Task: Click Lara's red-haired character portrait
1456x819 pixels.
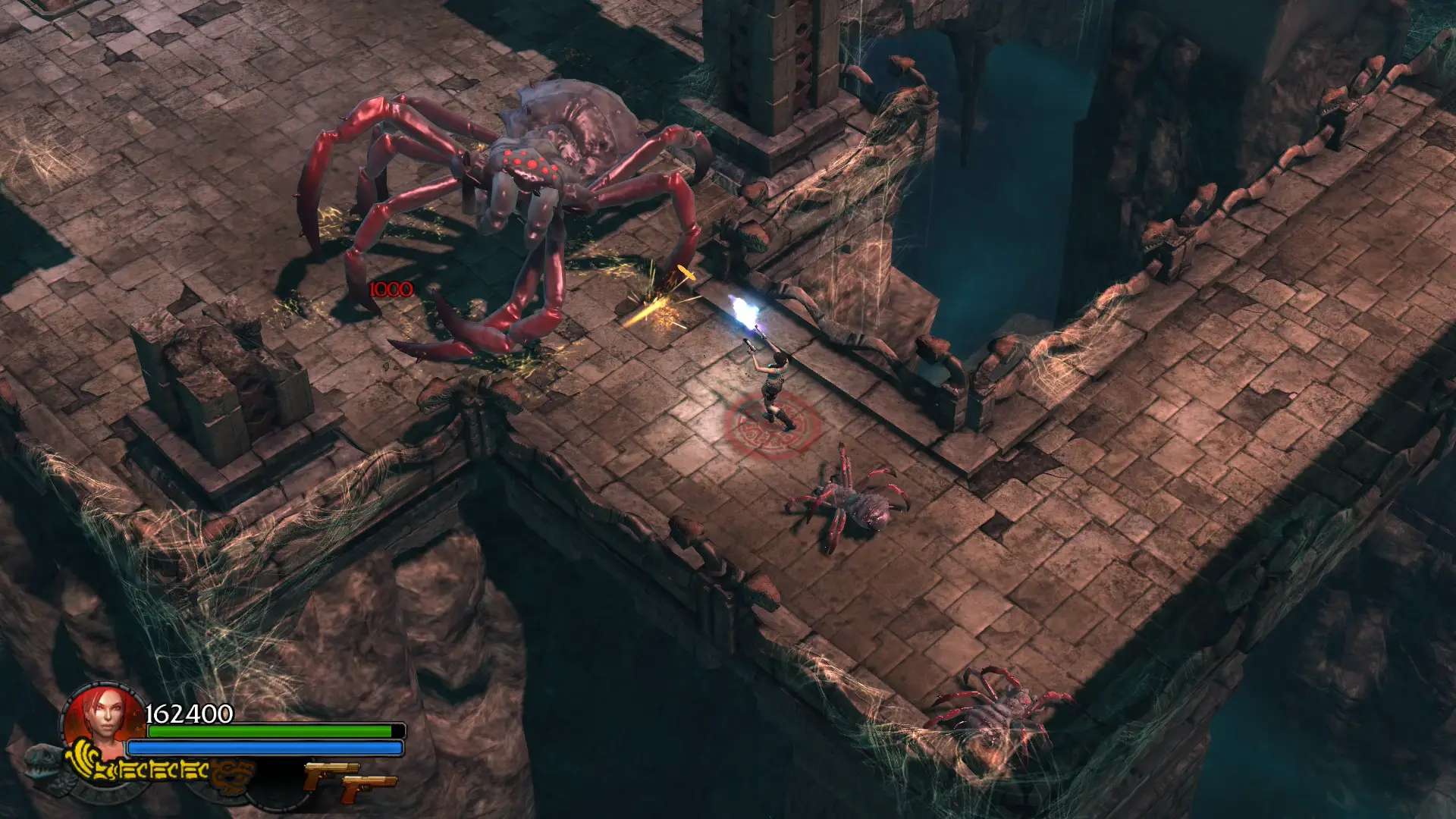Action: [105, 718]
